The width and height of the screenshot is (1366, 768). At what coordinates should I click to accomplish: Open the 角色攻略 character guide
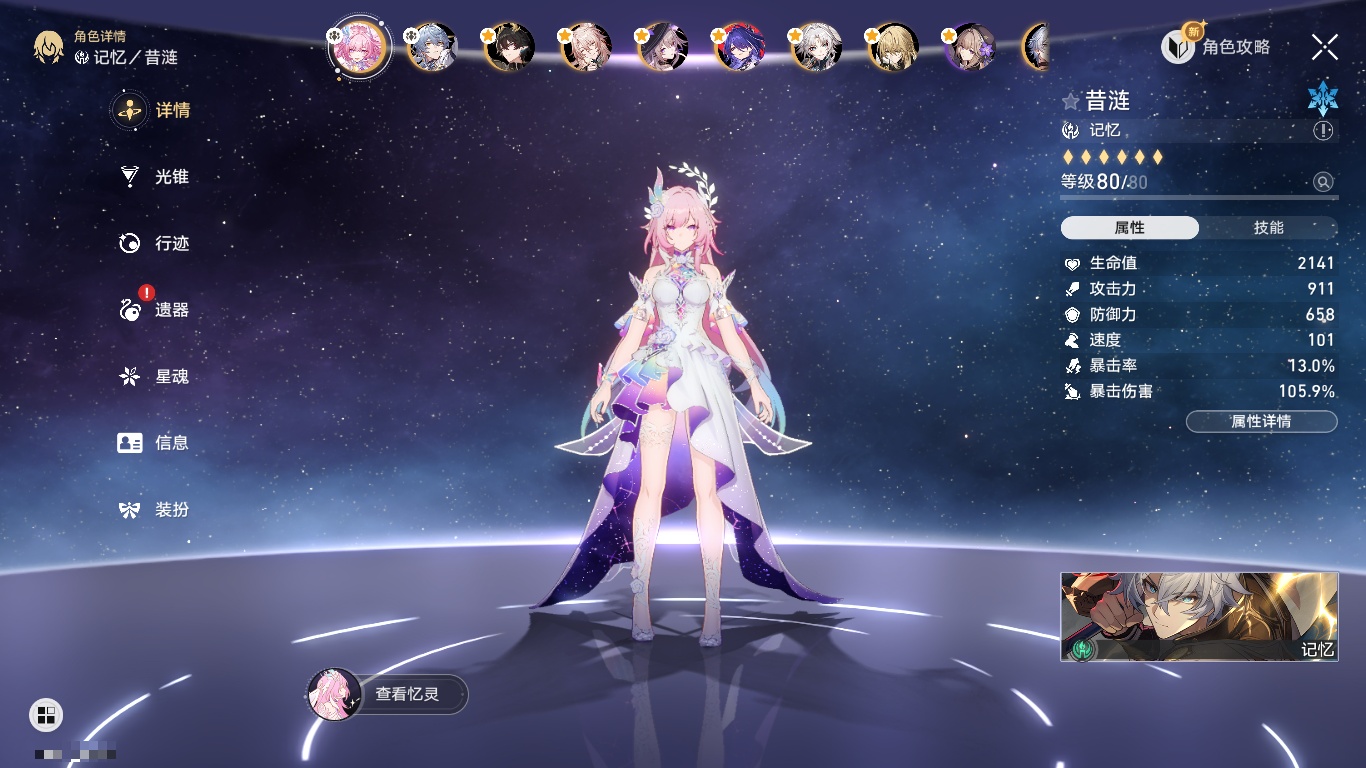(x=1216, y=46)
